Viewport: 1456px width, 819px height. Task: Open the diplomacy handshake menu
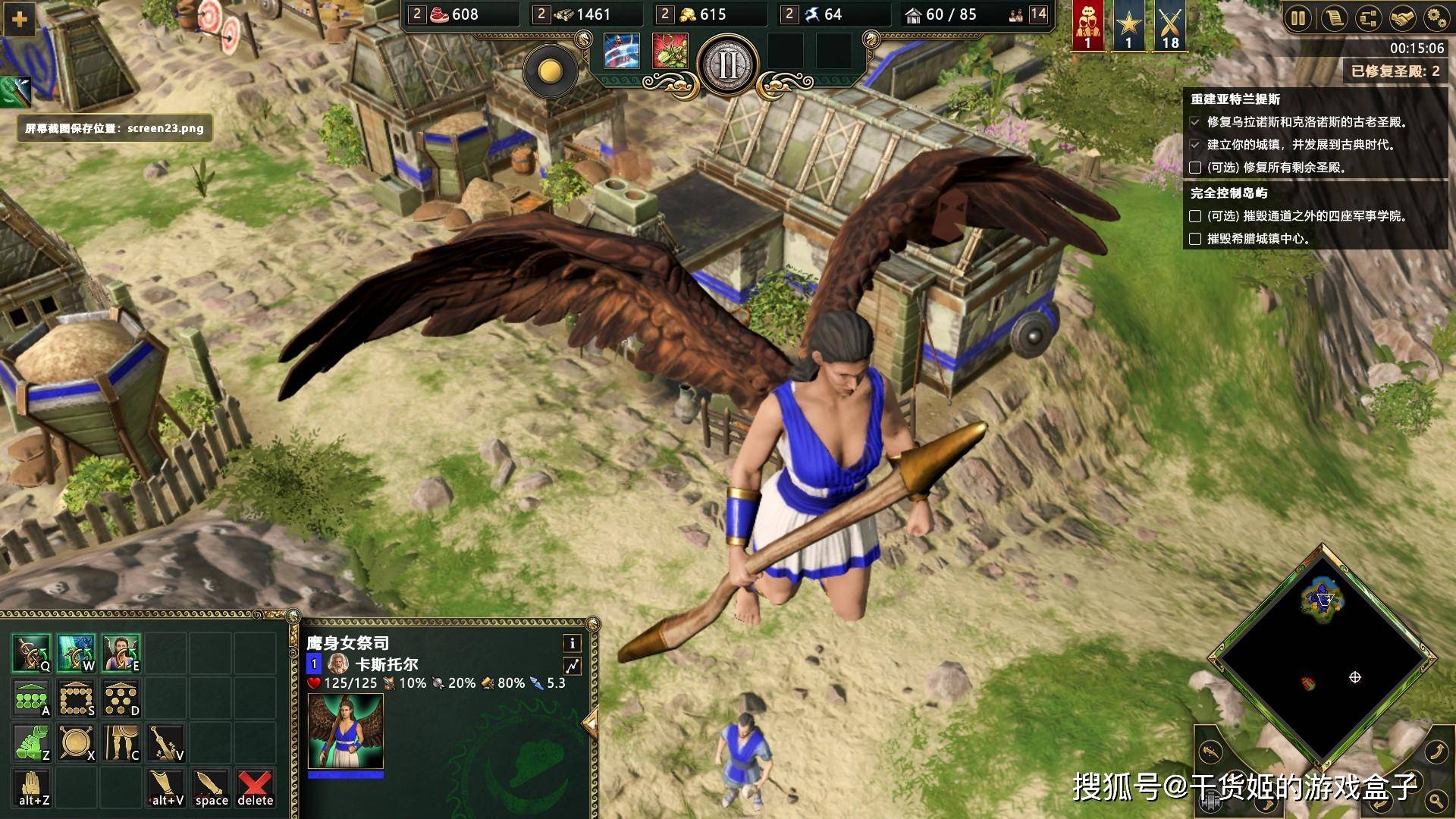click(x=1402, y=18)
